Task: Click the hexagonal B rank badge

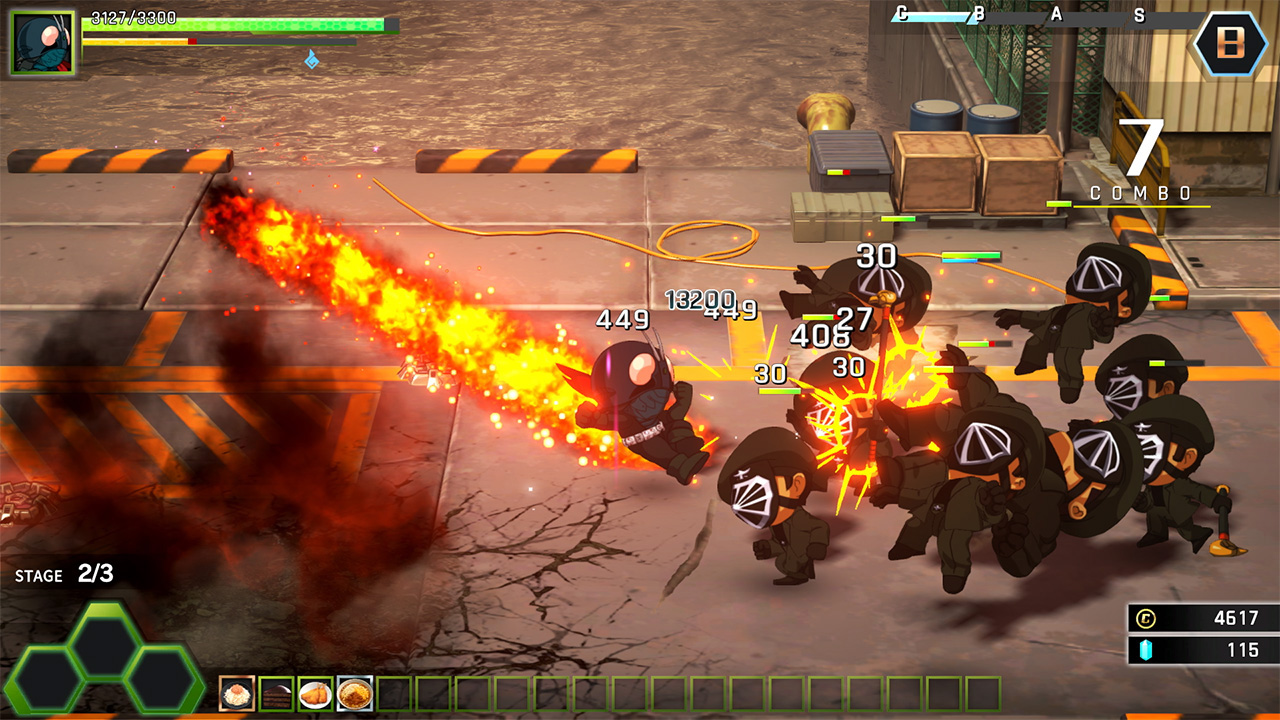Action: pos(1231,43)
